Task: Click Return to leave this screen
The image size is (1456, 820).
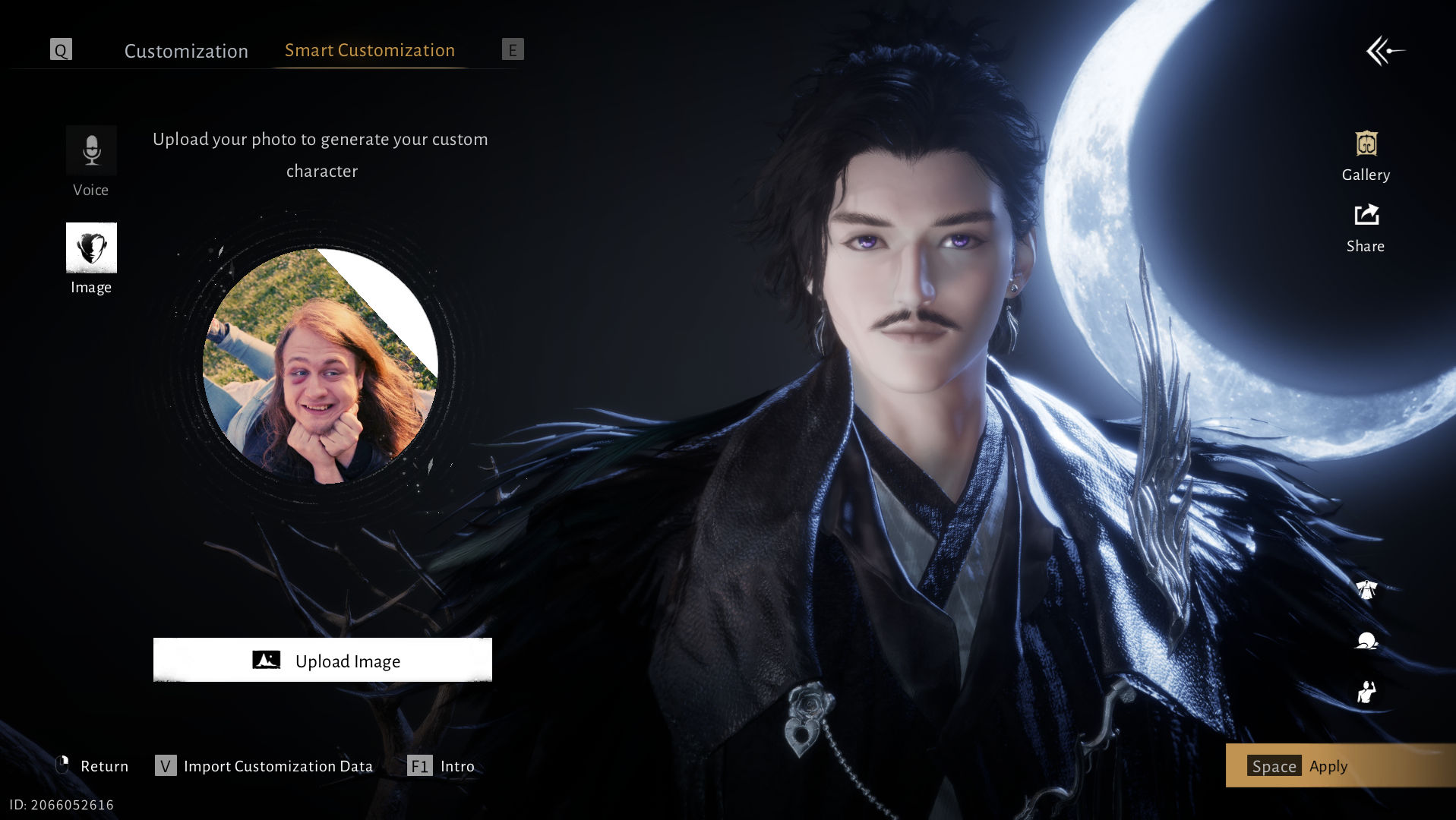Action: tap(93, 766)
